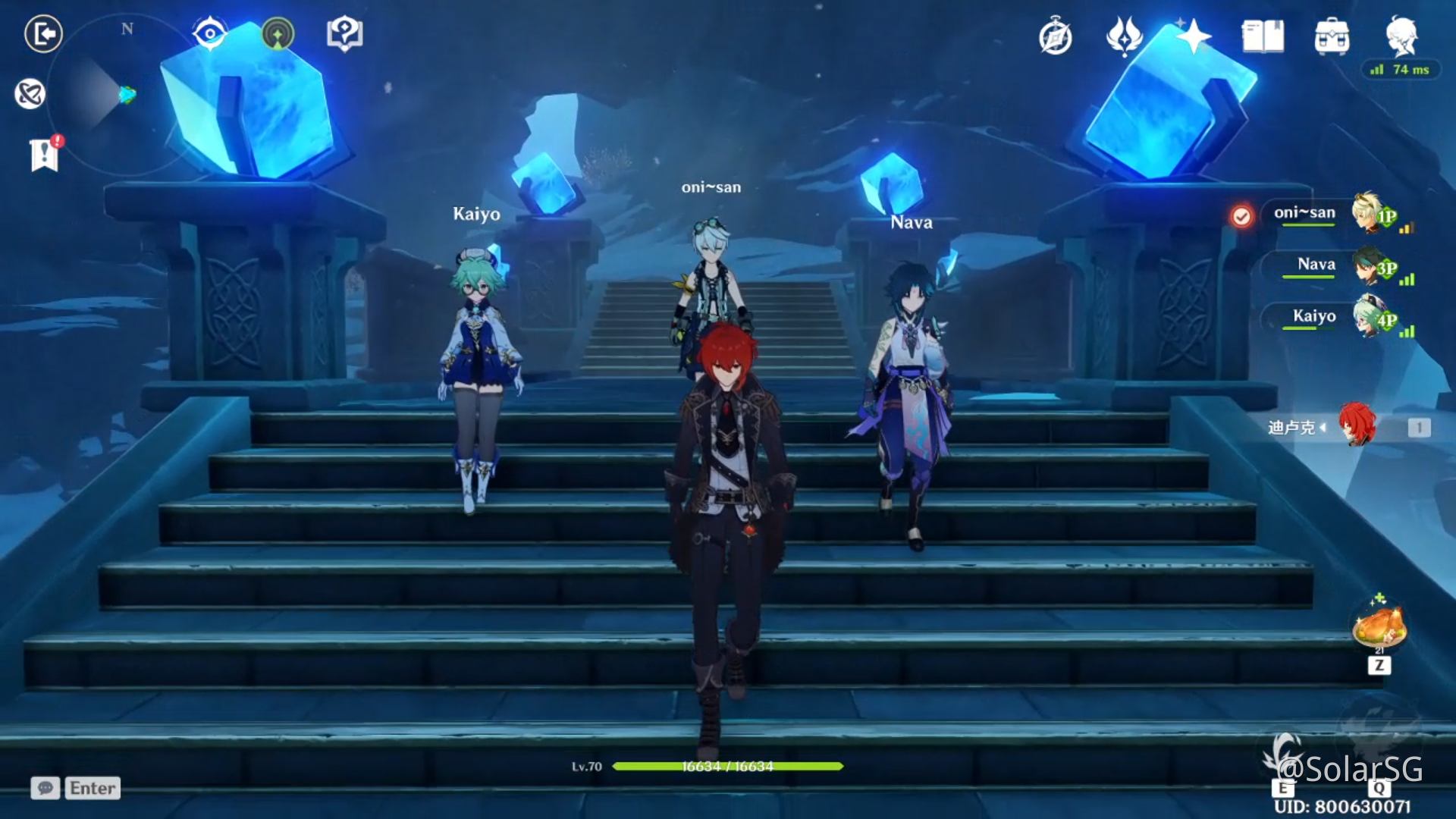Open the tutorial question-mark handbook icon

[x=343, y=34]
